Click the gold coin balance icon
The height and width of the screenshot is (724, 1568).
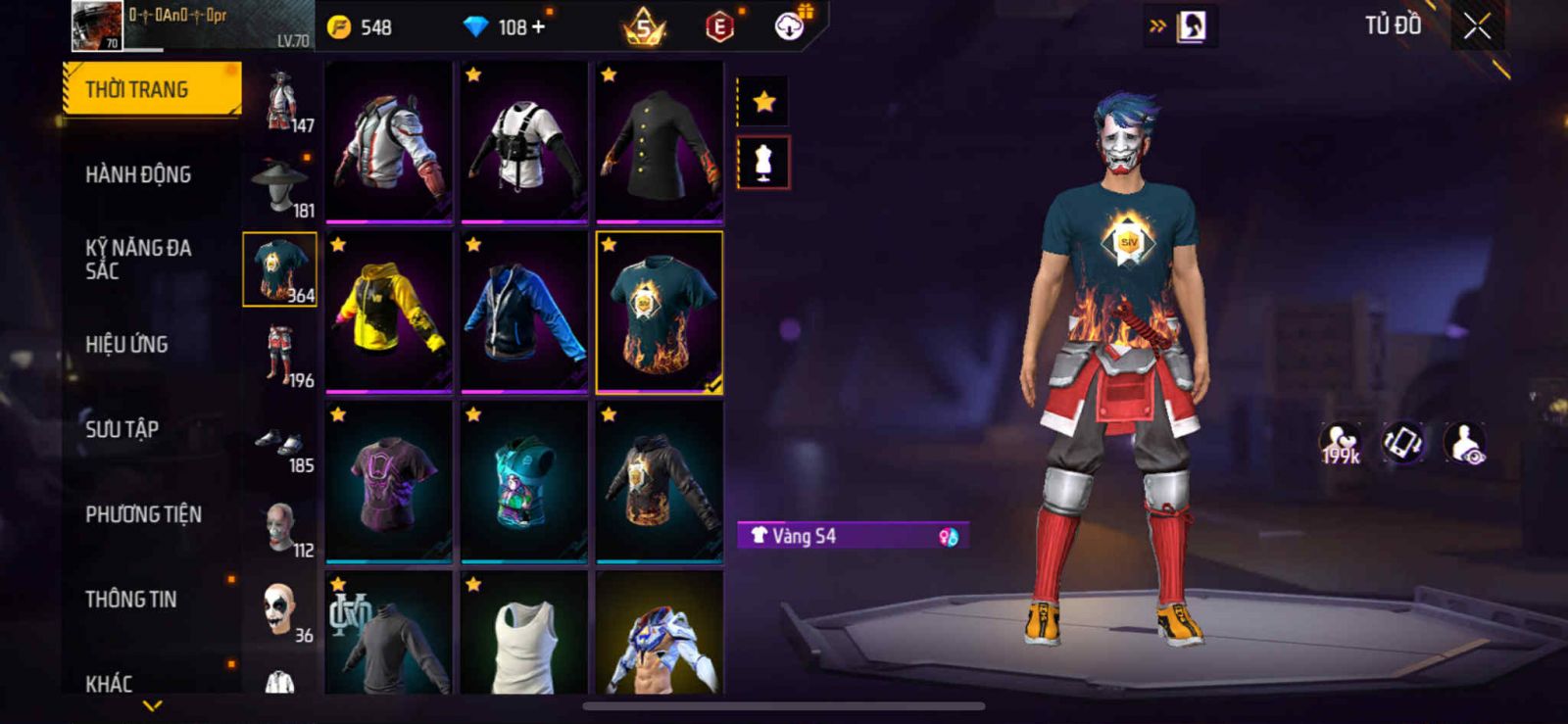pos(339,27)
